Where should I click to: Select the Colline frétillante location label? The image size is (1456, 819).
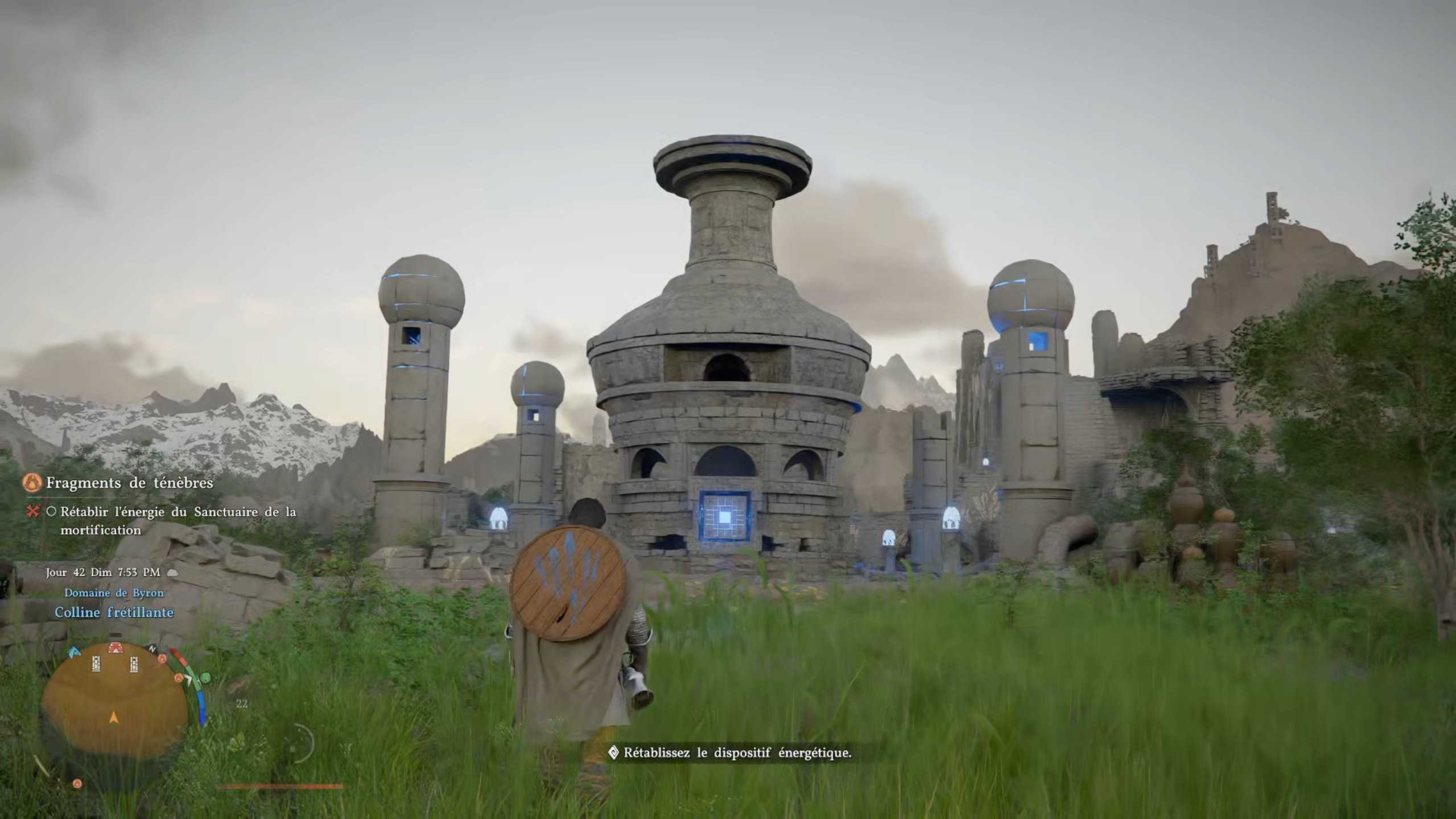point(114,612)
